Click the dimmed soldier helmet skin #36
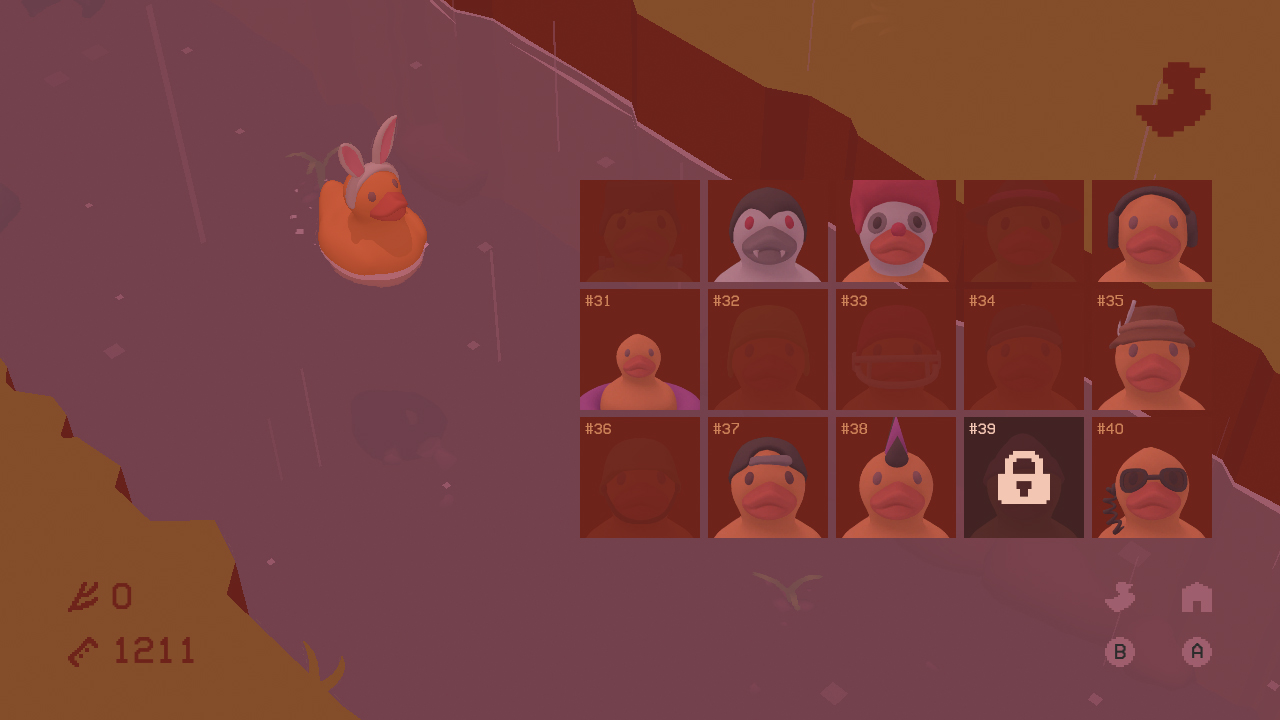The height and width of the screenshot is (720, 1280). [x=639, y=477]
